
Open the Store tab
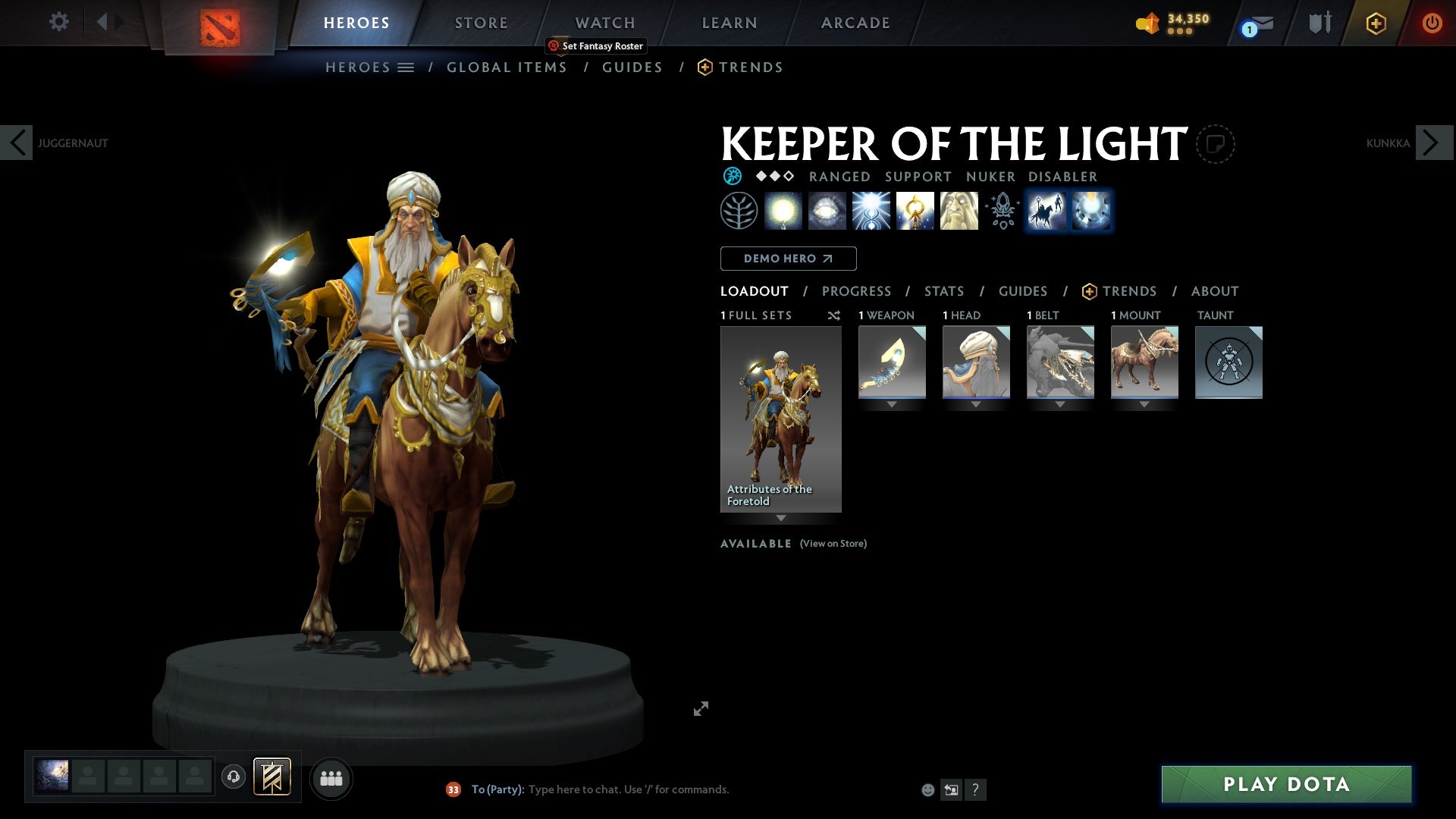481,23
